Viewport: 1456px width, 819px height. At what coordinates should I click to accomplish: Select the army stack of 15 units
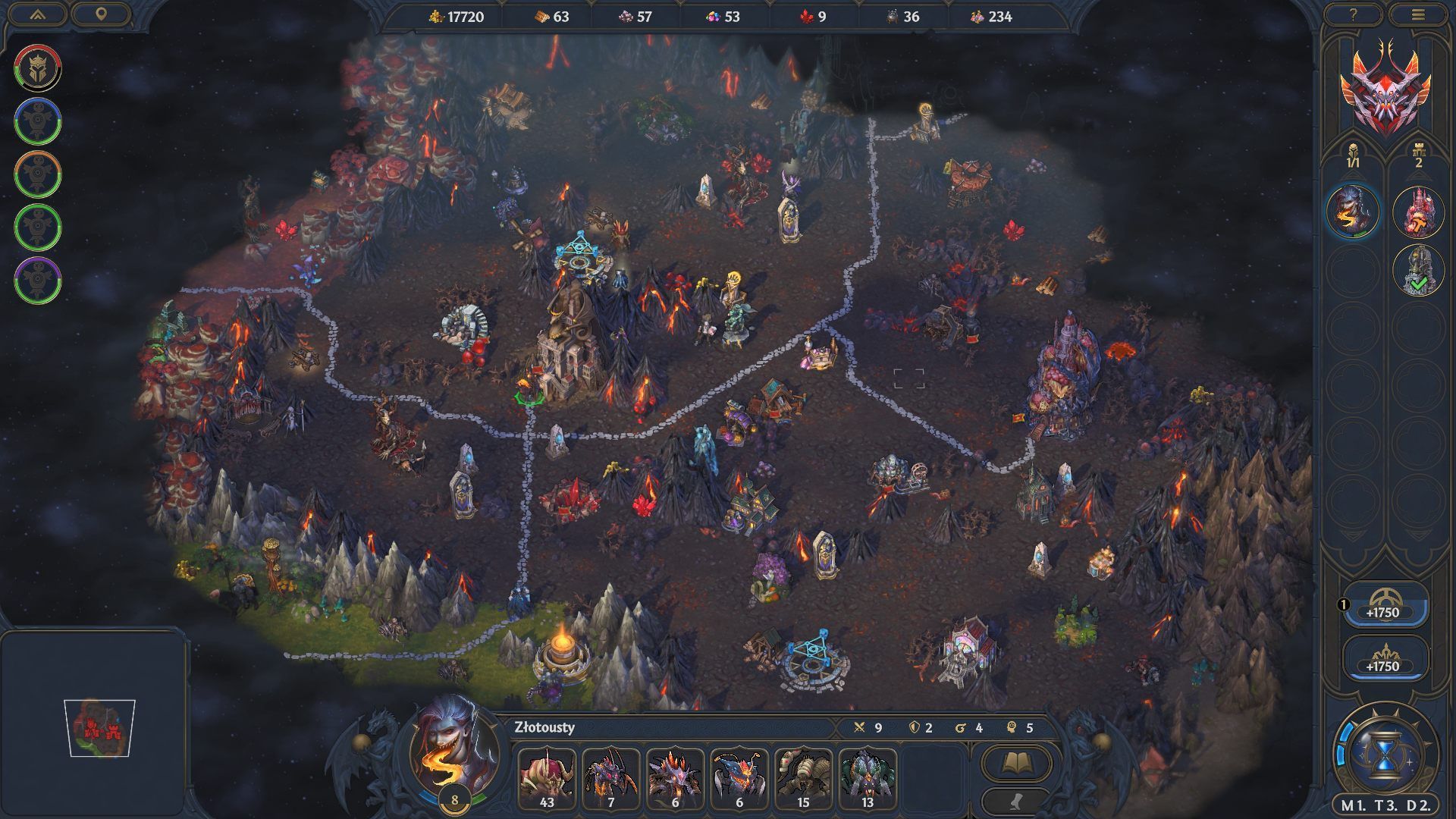pyautogui.click(x=803, y=779)
